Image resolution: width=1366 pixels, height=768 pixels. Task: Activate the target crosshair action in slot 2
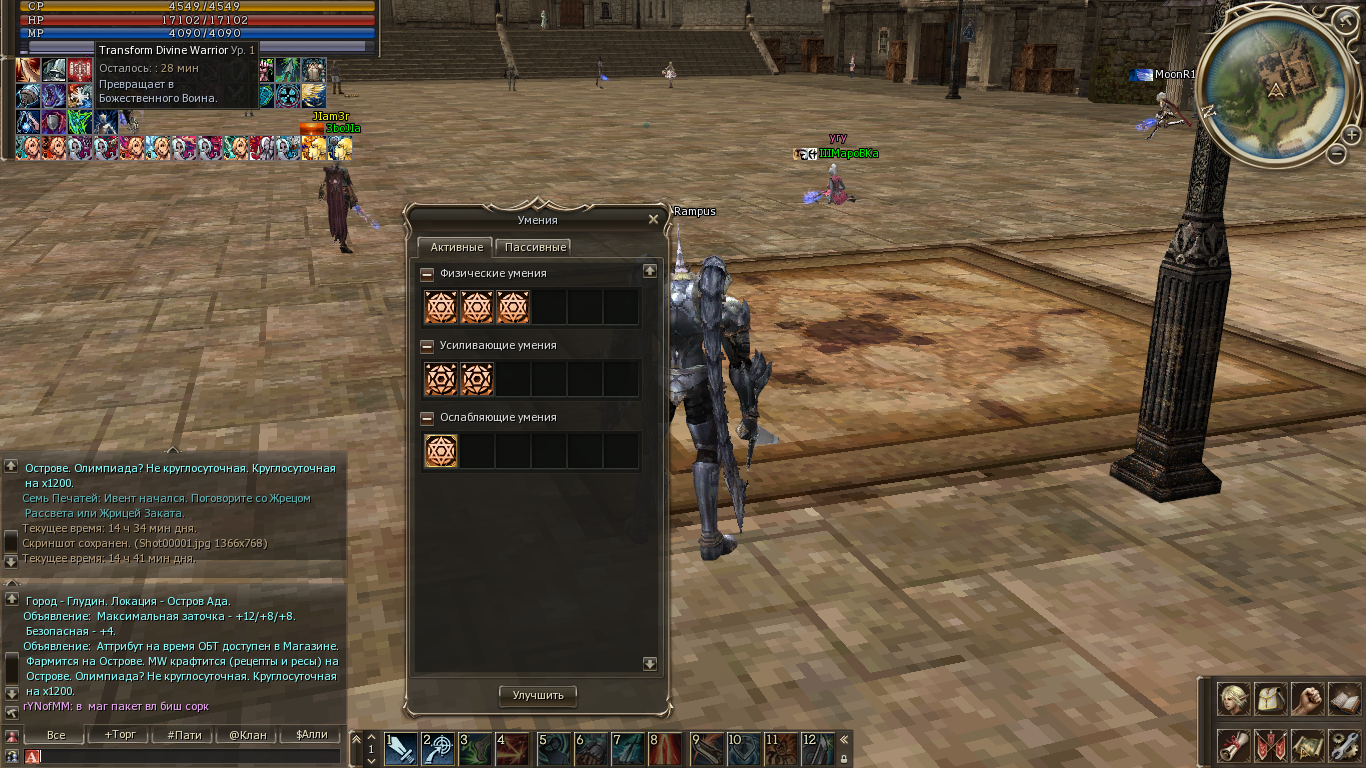440,748
